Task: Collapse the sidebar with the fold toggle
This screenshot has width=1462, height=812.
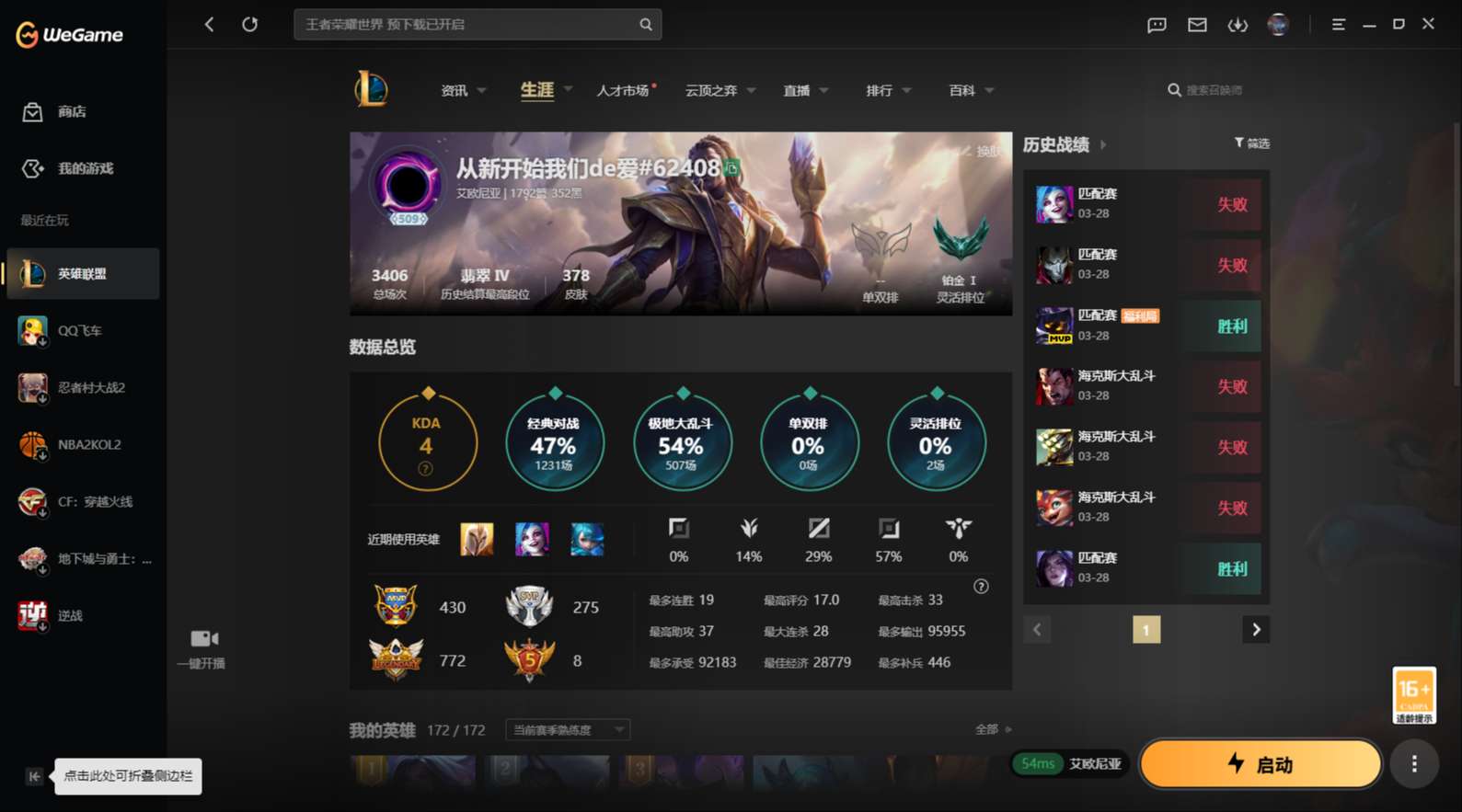Action: click(33, 776)
